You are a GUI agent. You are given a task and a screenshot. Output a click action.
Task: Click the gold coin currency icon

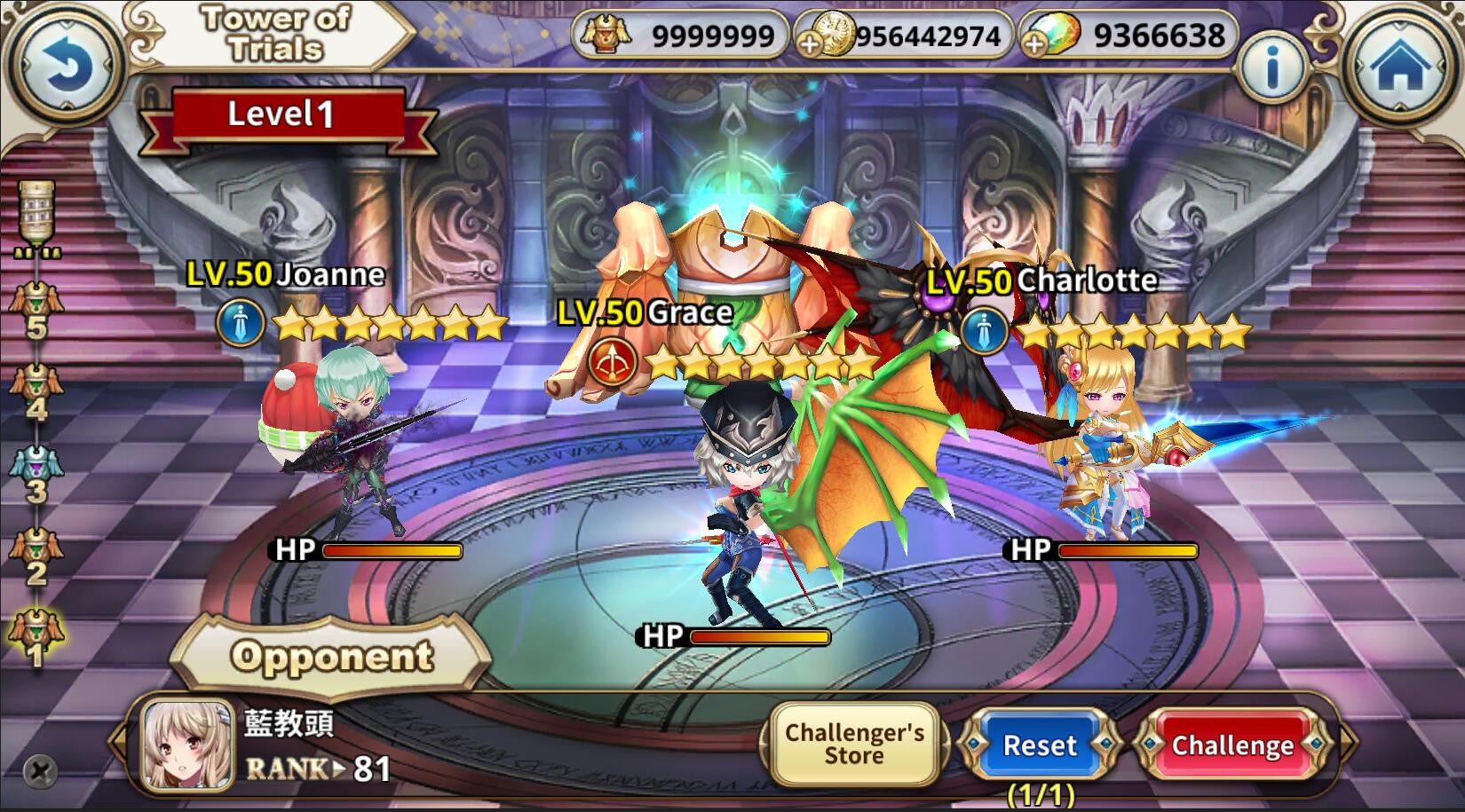833,34
